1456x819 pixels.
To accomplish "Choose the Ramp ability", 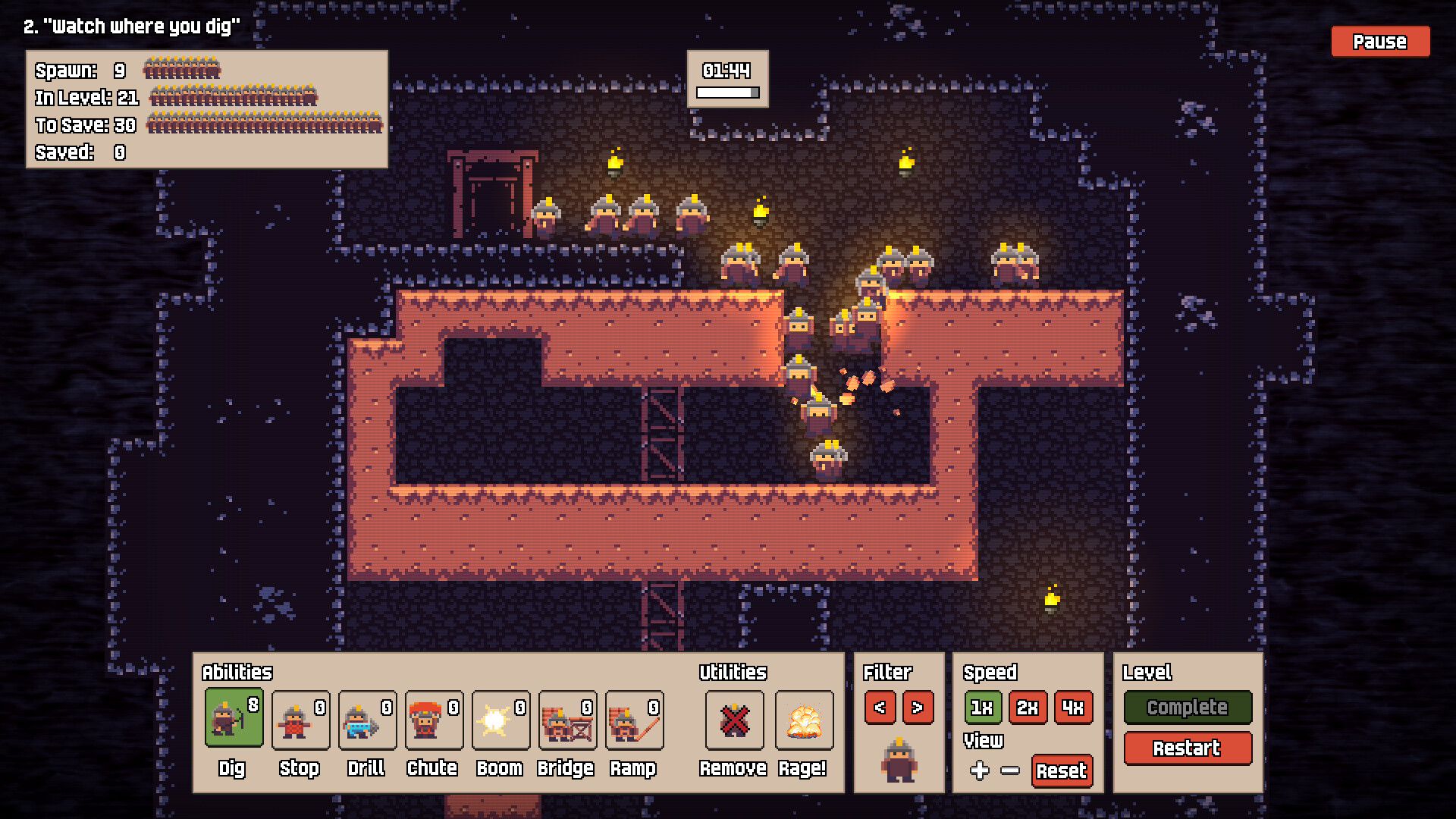I will pos(634,719).
